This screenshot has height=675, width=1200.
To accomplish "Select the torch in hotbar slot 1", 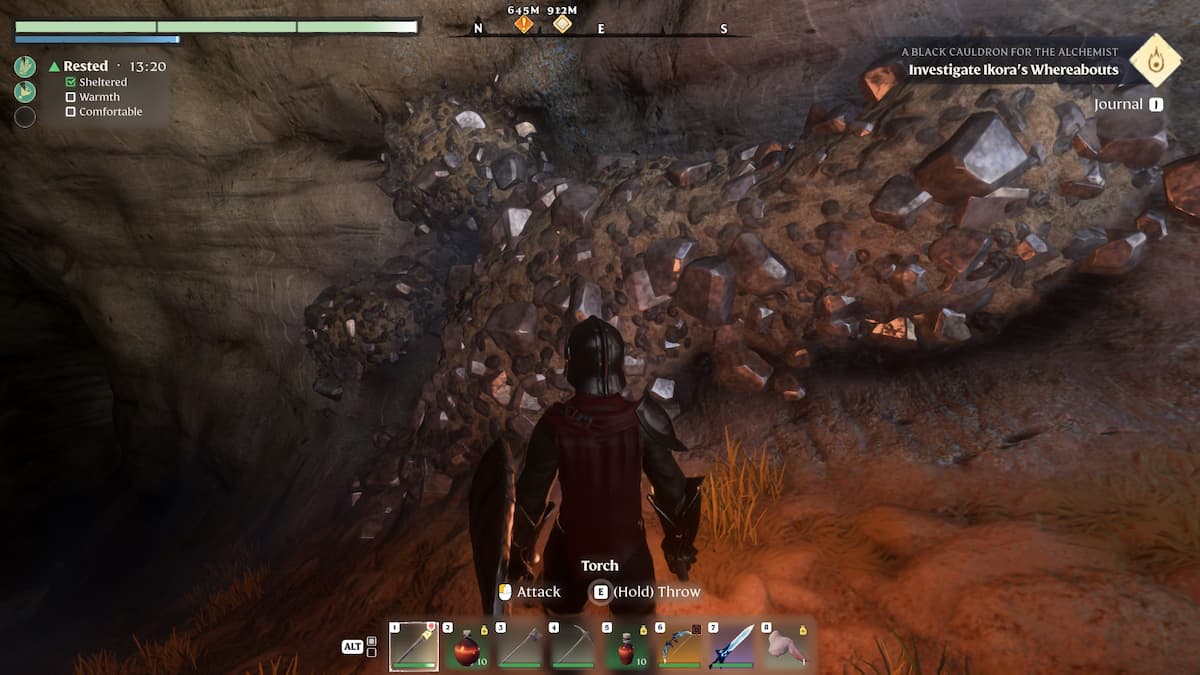I will [x=413, y=645].
